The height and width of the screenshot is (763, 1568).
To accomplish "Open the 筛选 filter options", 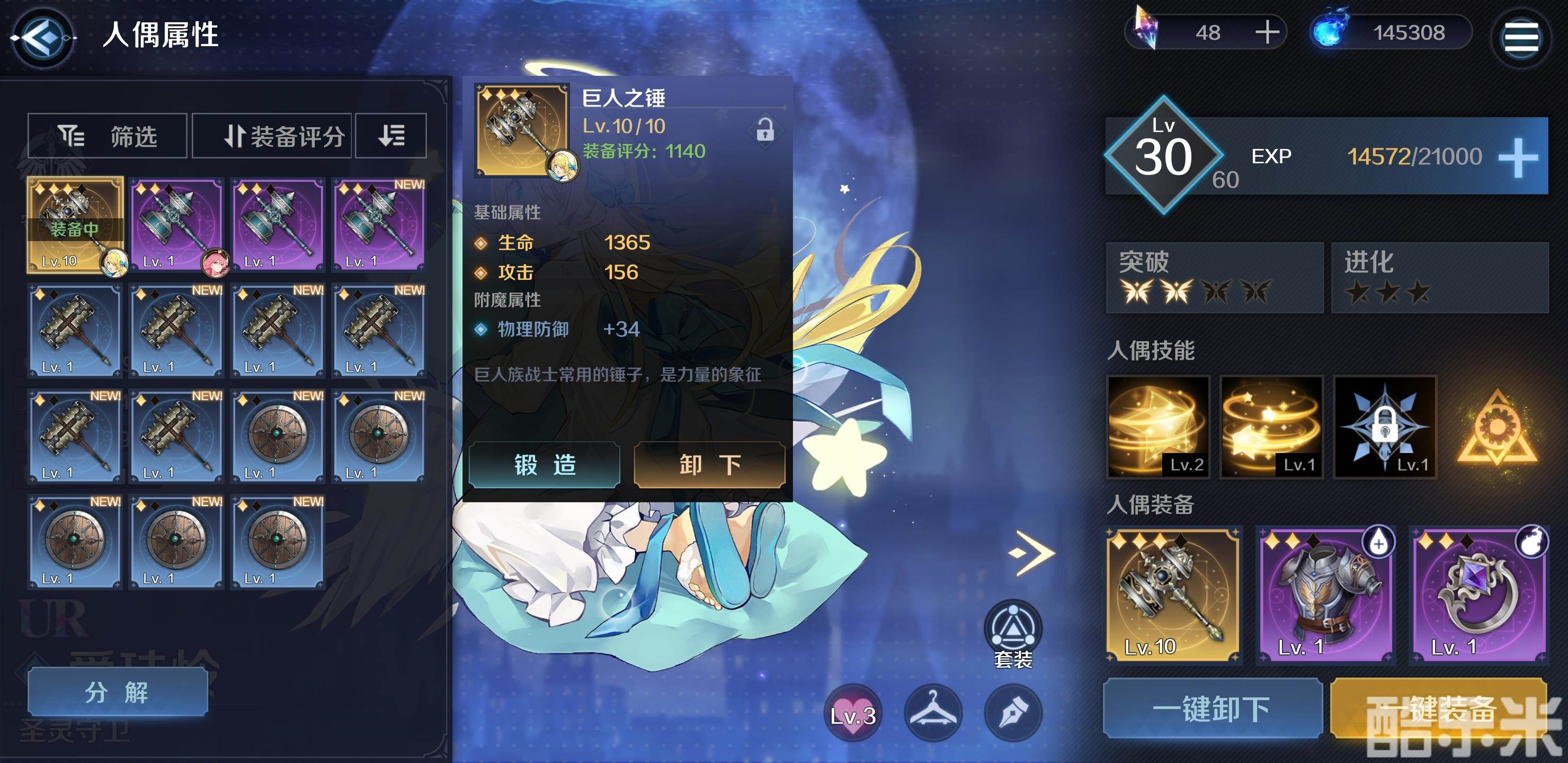I will coord(108,135).
